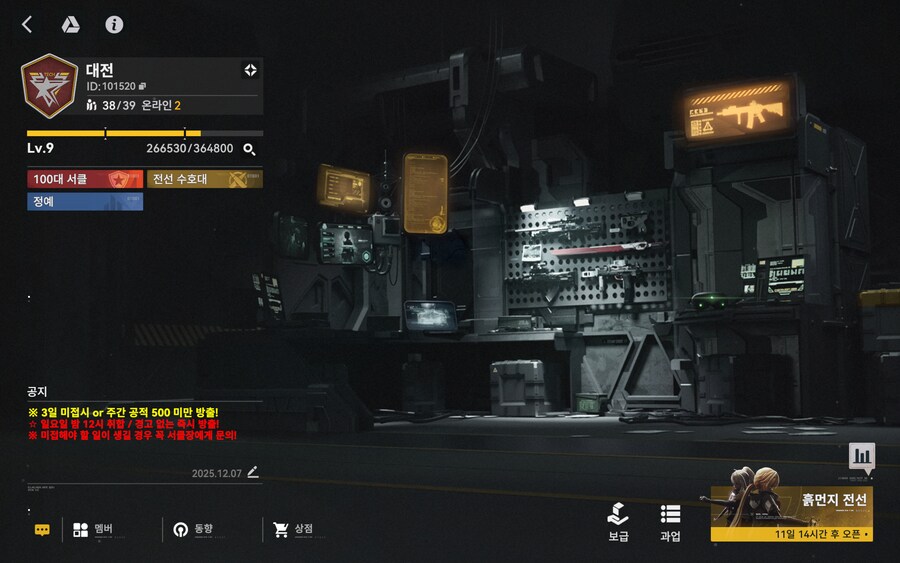View level details with the magnifier icon

(x=250, y=149)
